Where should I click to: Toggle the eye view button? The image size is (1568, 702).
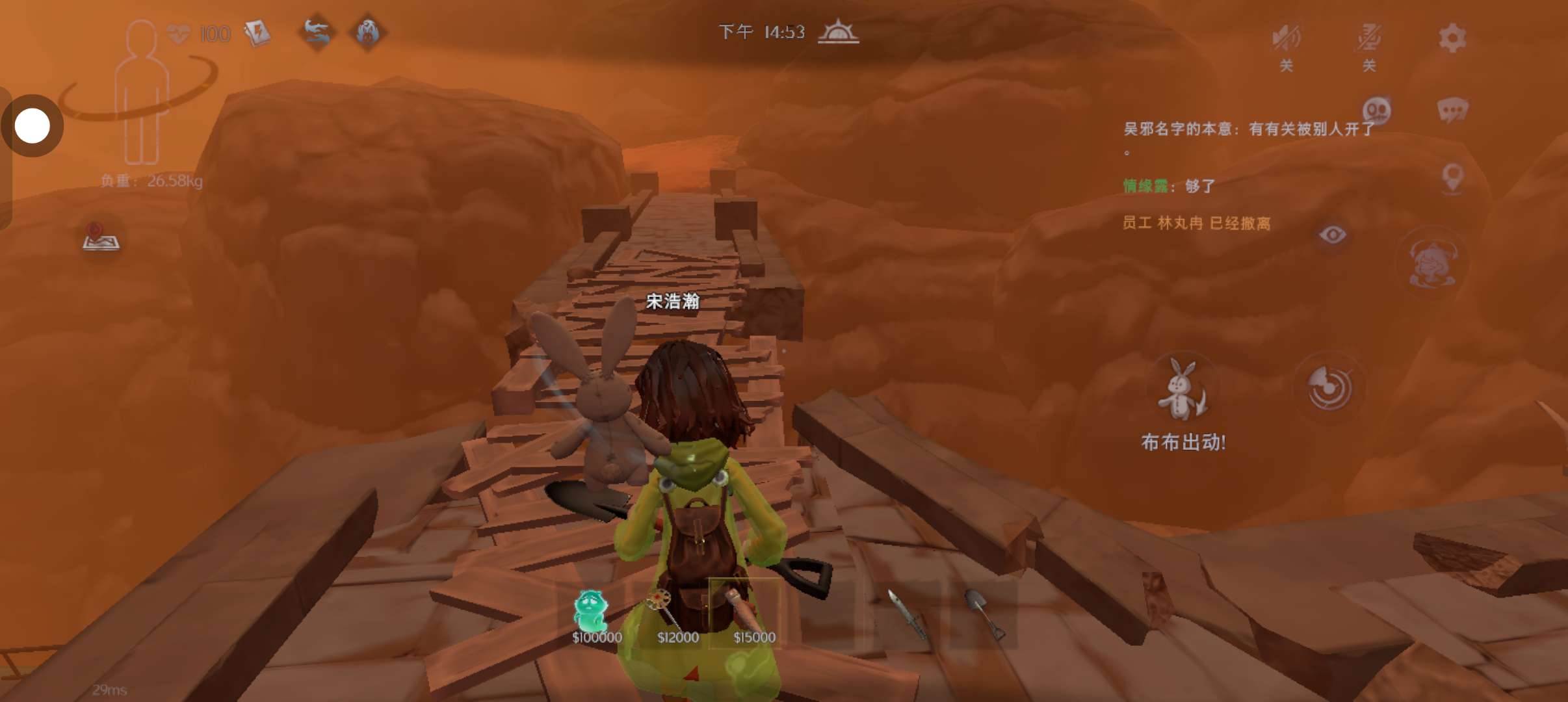point(1332,234)
